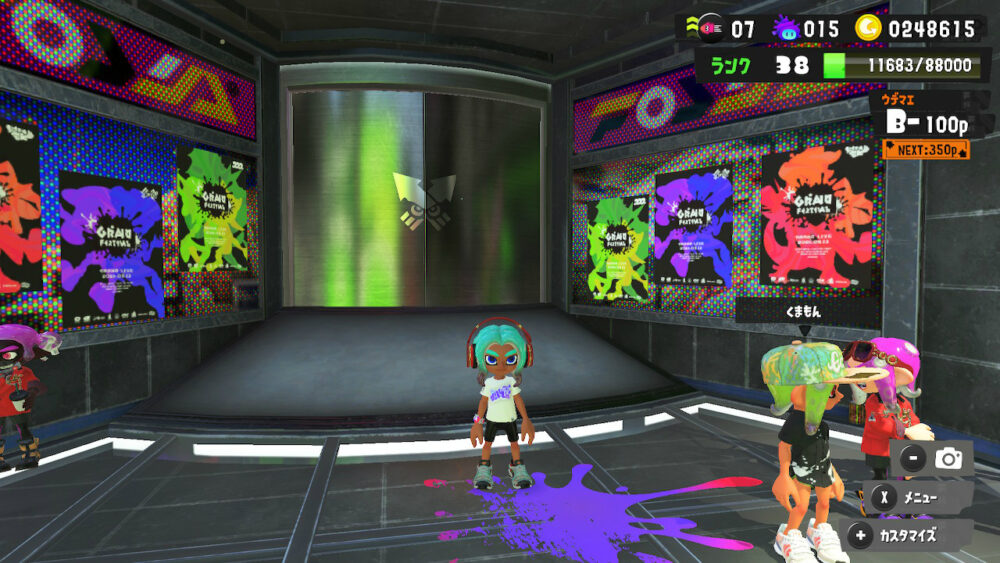Open the メニュー menu button
This screenshot has height=563, width=1000.
918,497
